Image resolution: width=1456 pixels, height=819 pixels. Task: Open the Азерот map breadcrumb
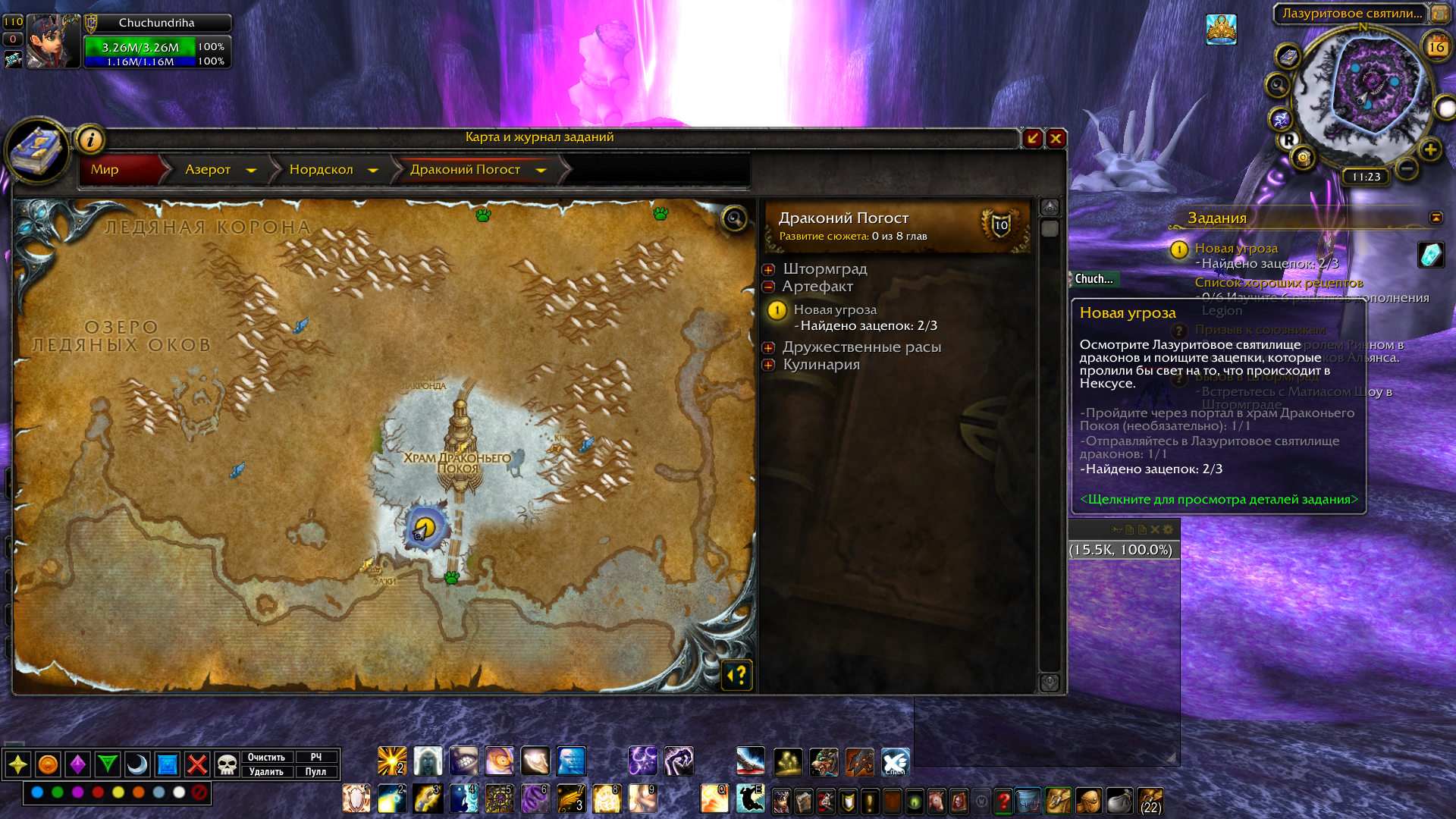(x=209, y=170)
